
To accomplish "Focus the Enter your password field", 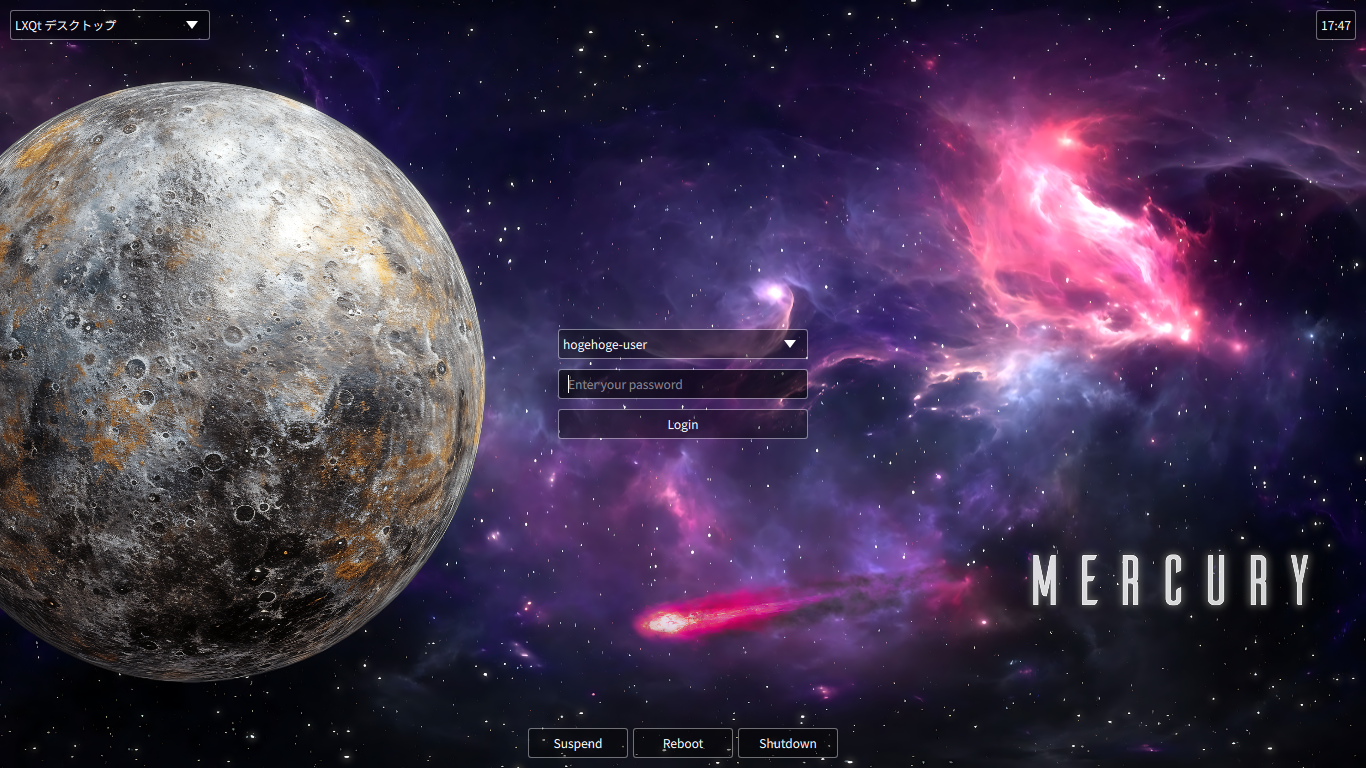I will pos(682,384).
